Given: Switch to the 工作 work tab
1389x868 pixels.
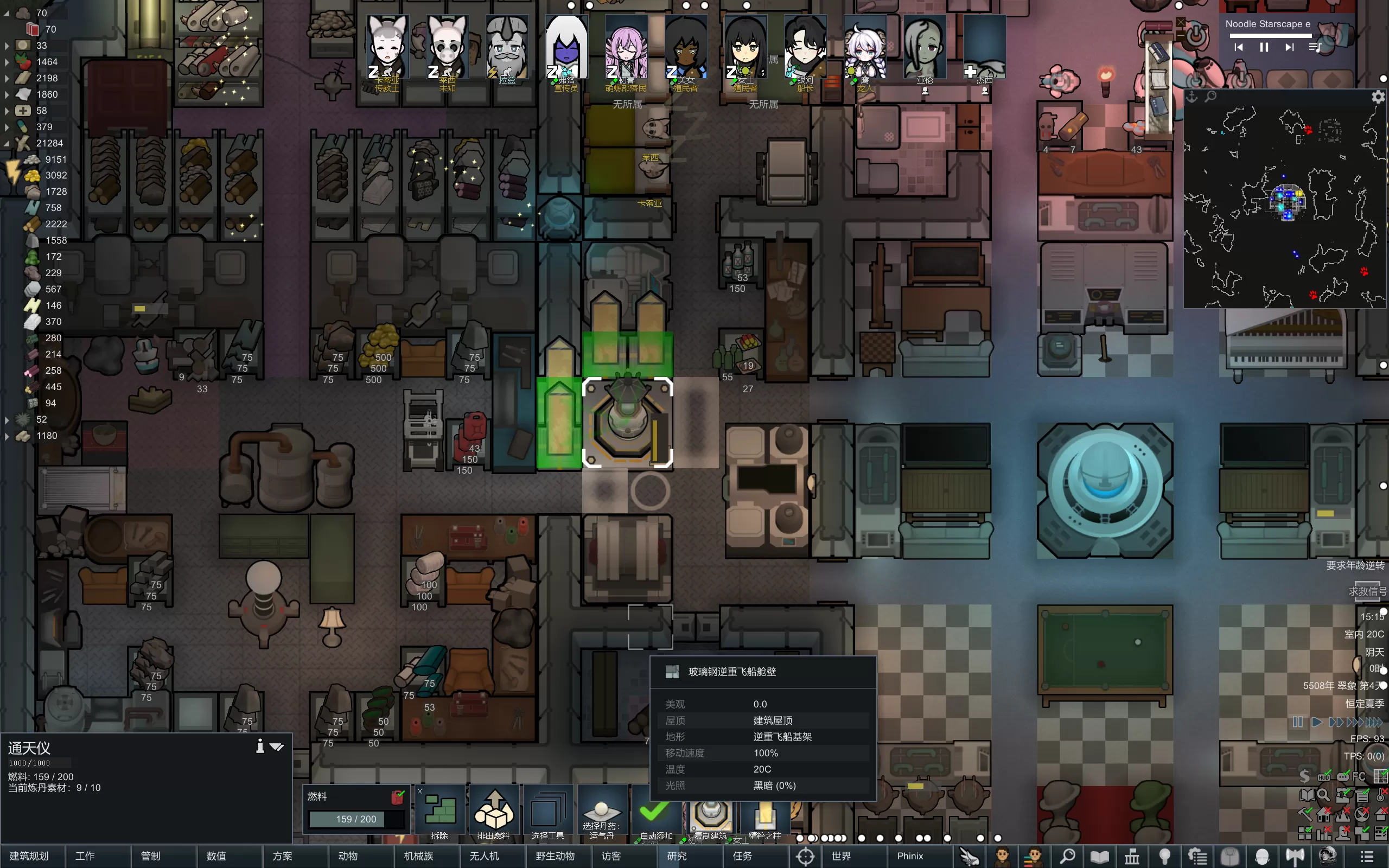Looking at the screenshot, I should [85, 856].
